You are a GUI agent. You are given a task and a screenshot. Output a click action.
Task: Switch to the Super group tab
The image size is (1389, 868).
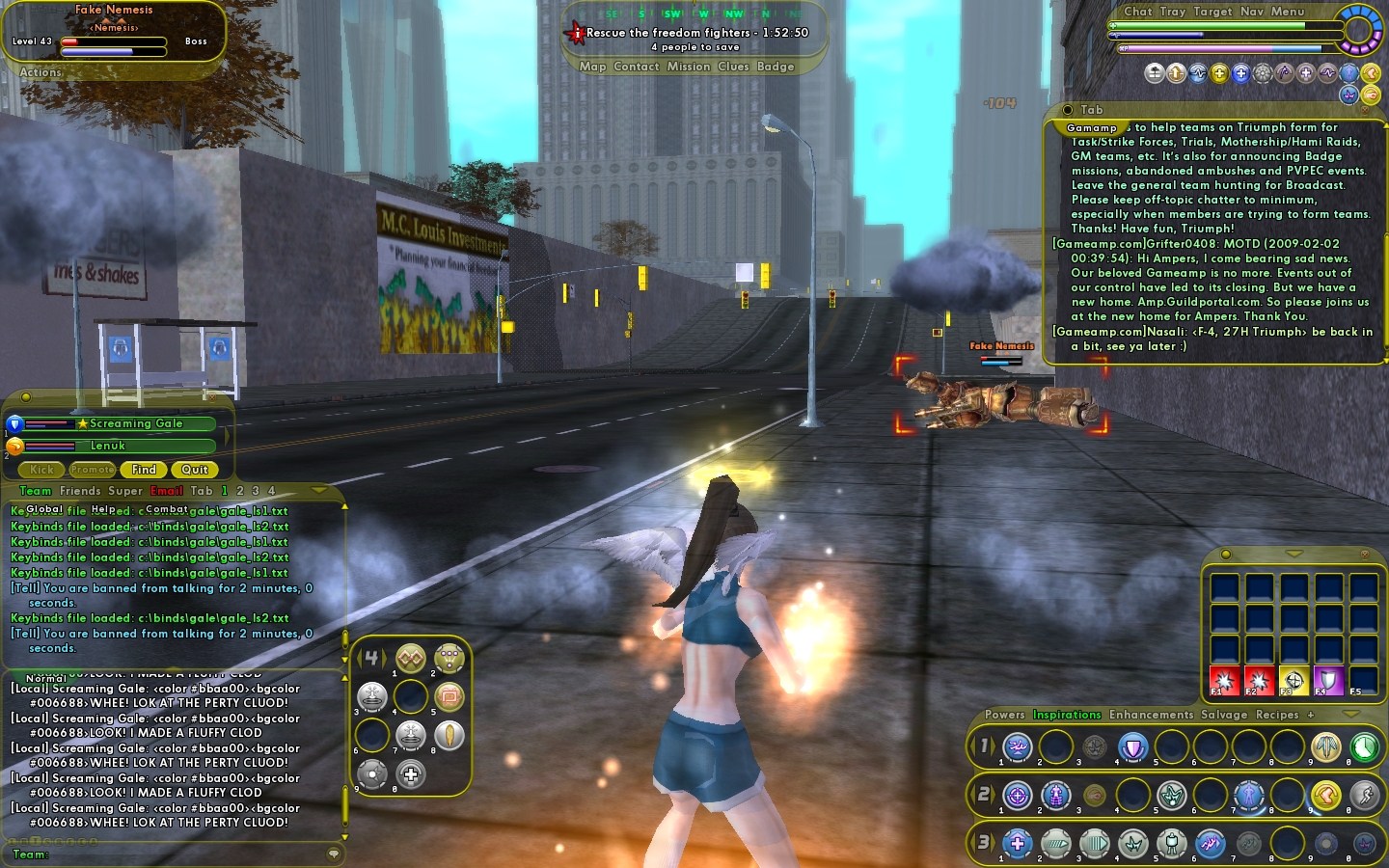tap(125, 491)
